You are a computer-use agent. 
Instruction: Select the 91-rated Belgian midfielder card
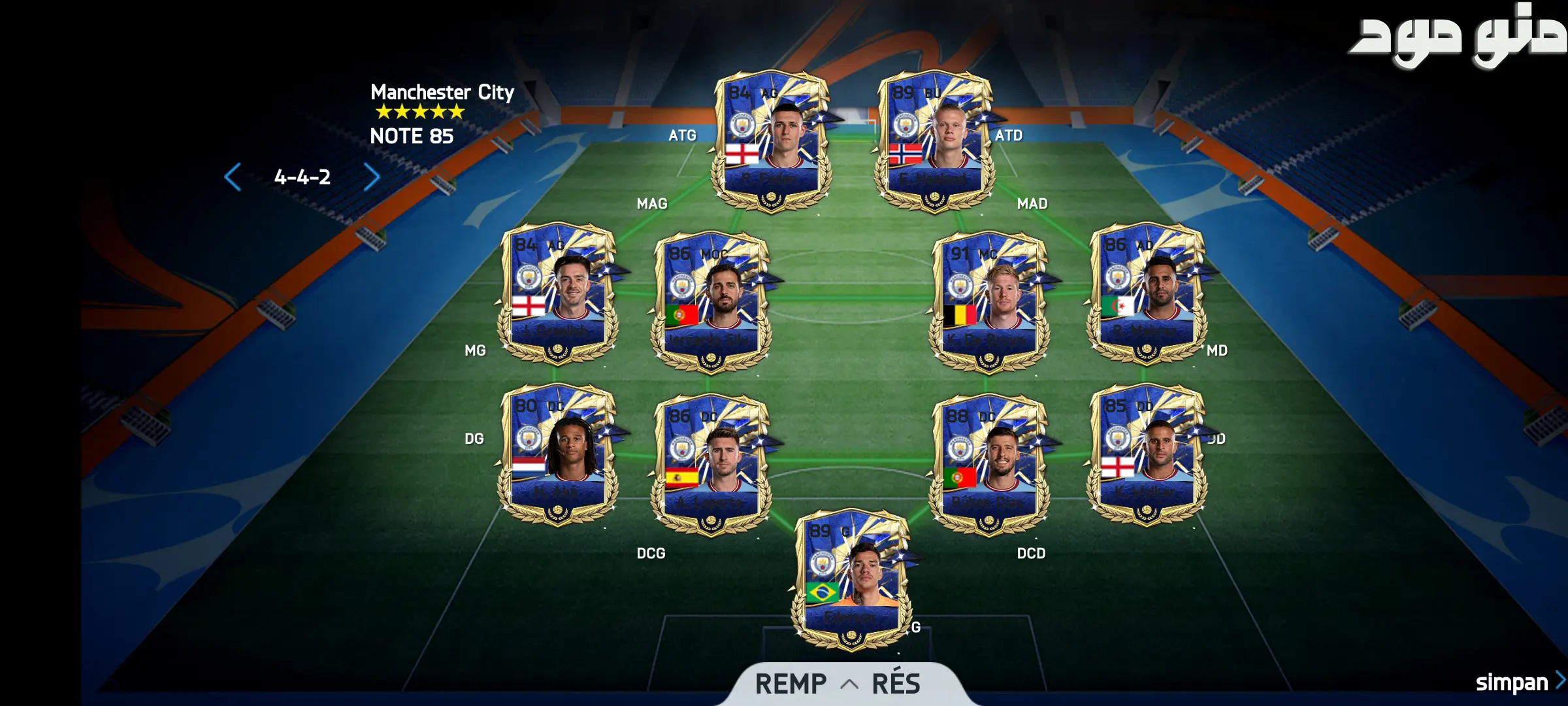click(989, 302)
